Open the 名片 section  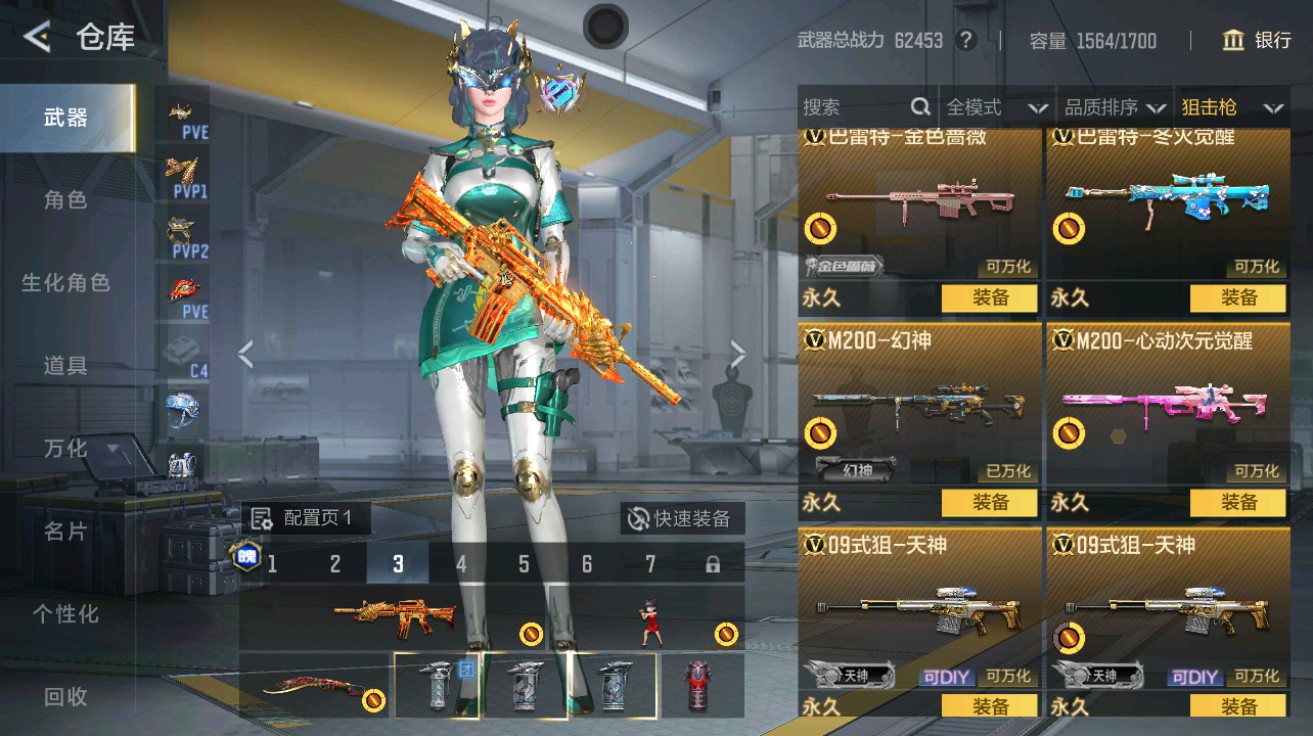click(x=66, y=531)
